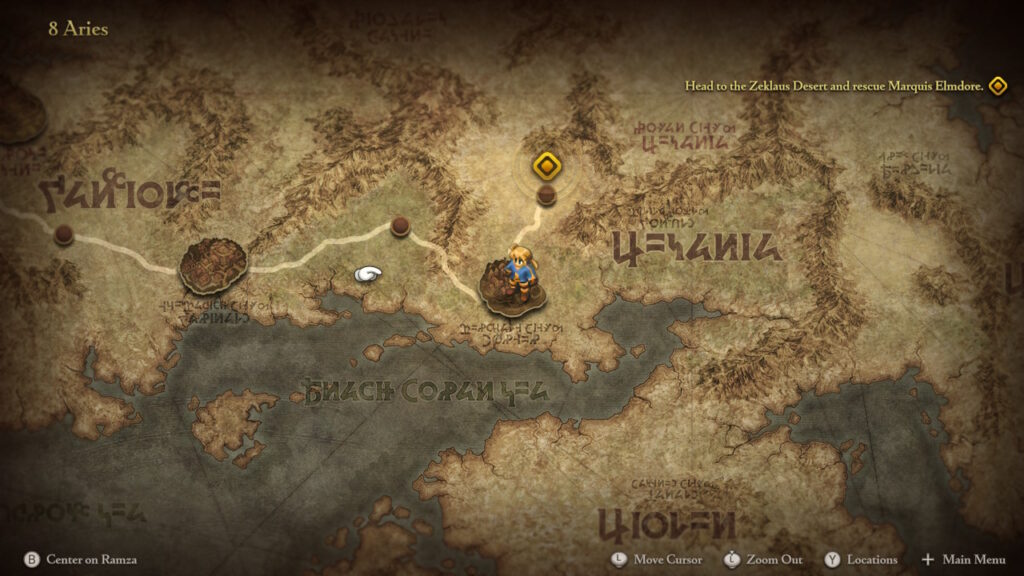
Task: Choose the map node beneath the gold quest marker
Action: (x=546, y=195)
